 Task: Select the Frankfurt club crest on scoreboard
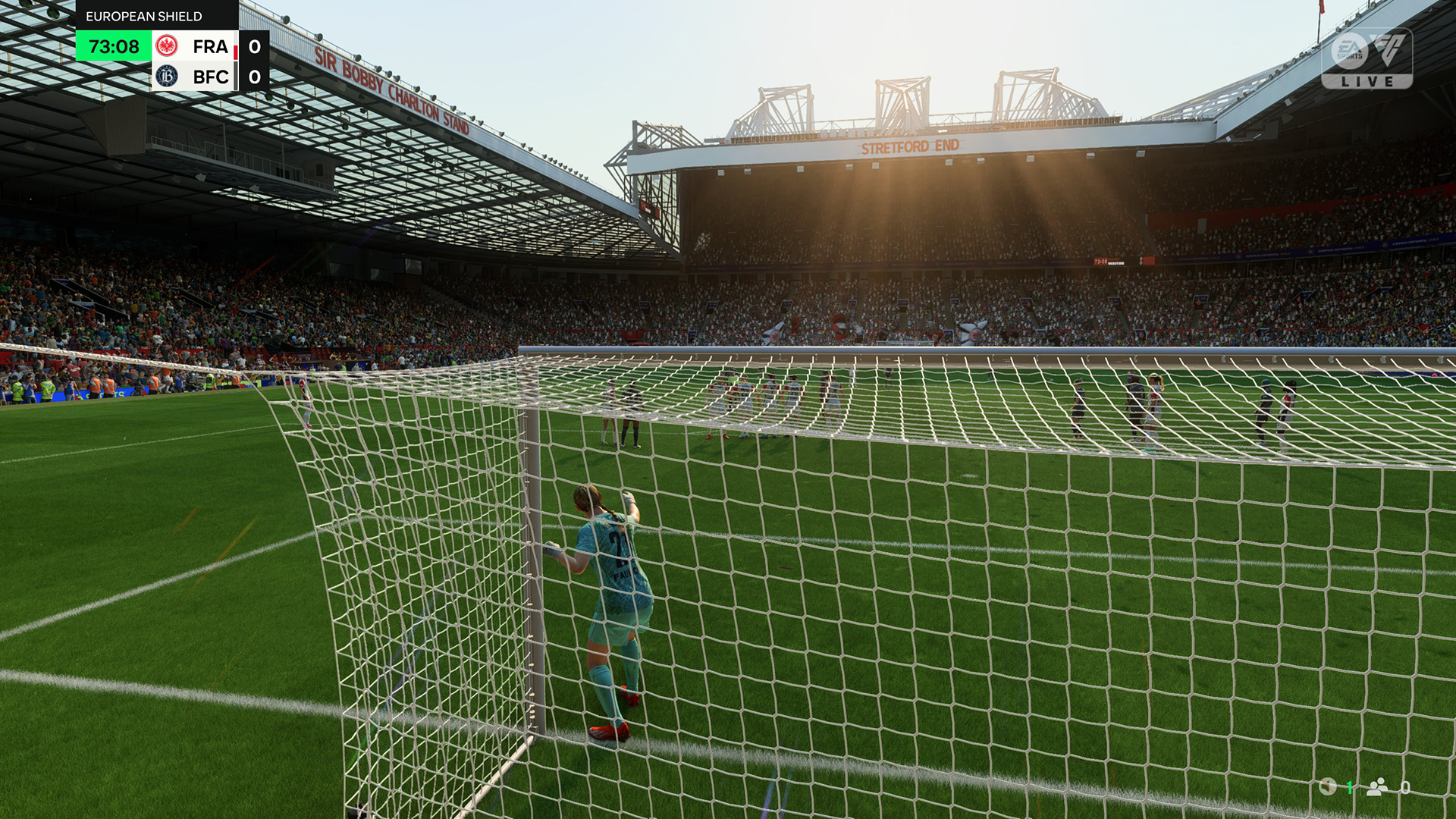tap(167, 46)
